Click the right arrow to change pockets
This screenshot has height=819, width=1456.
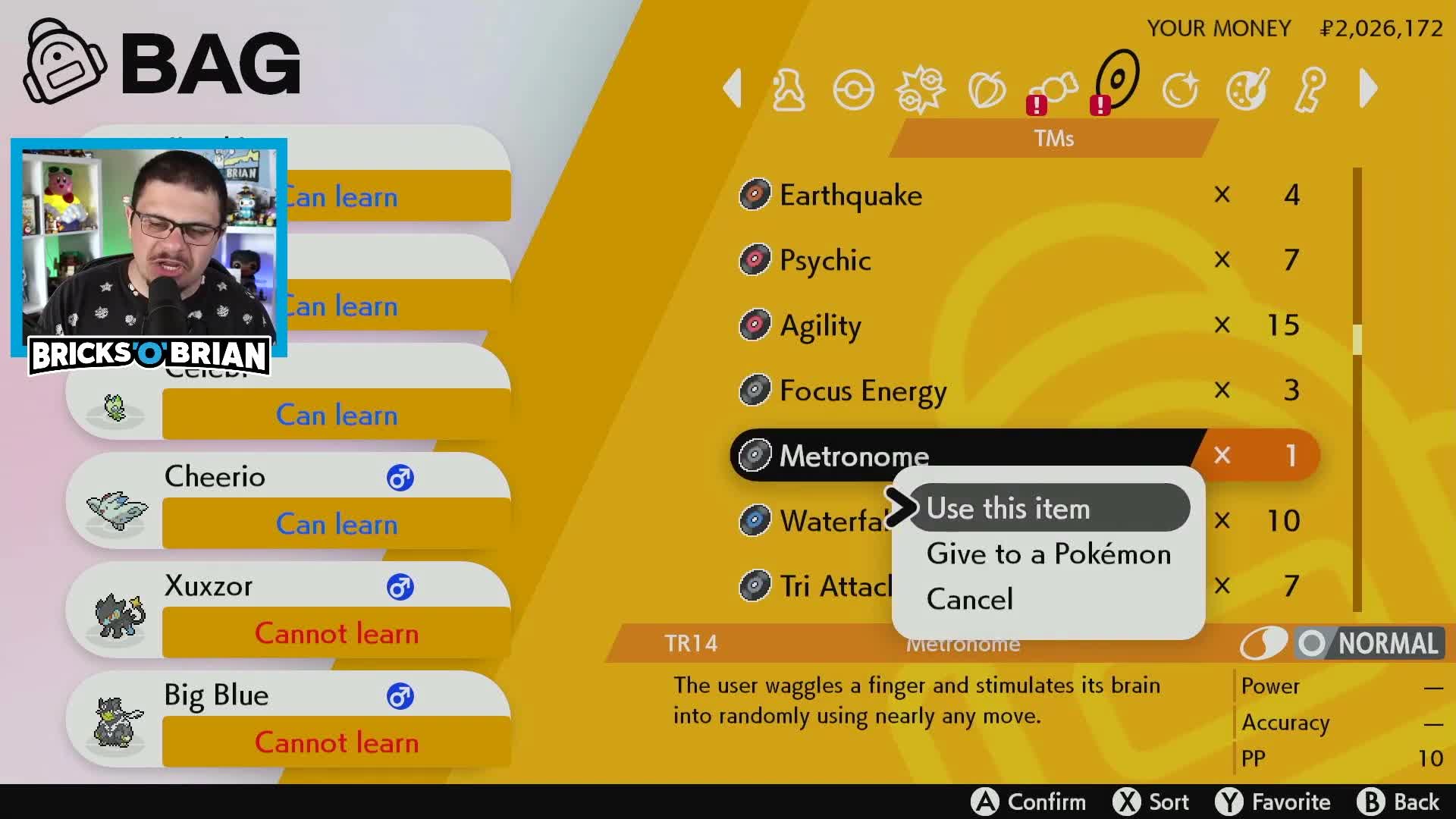(1369, 89)
